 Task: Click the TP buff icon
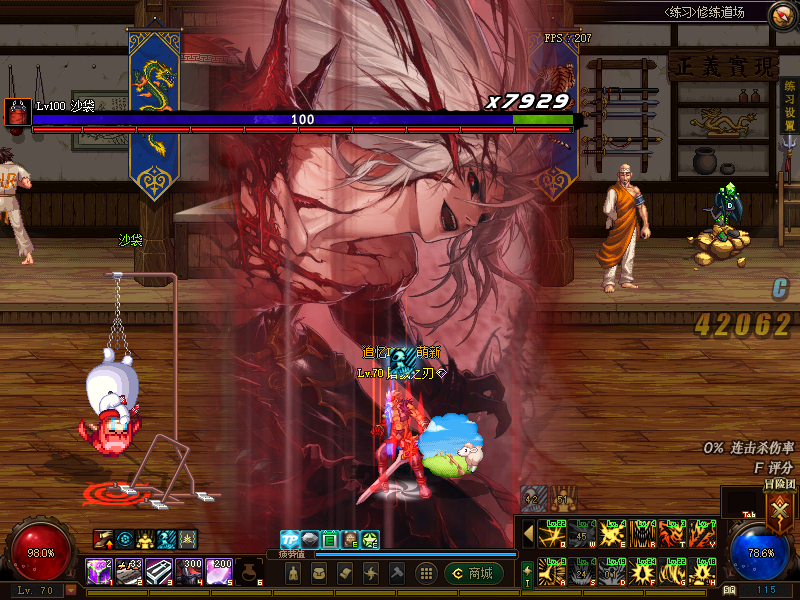coord(289,540)
